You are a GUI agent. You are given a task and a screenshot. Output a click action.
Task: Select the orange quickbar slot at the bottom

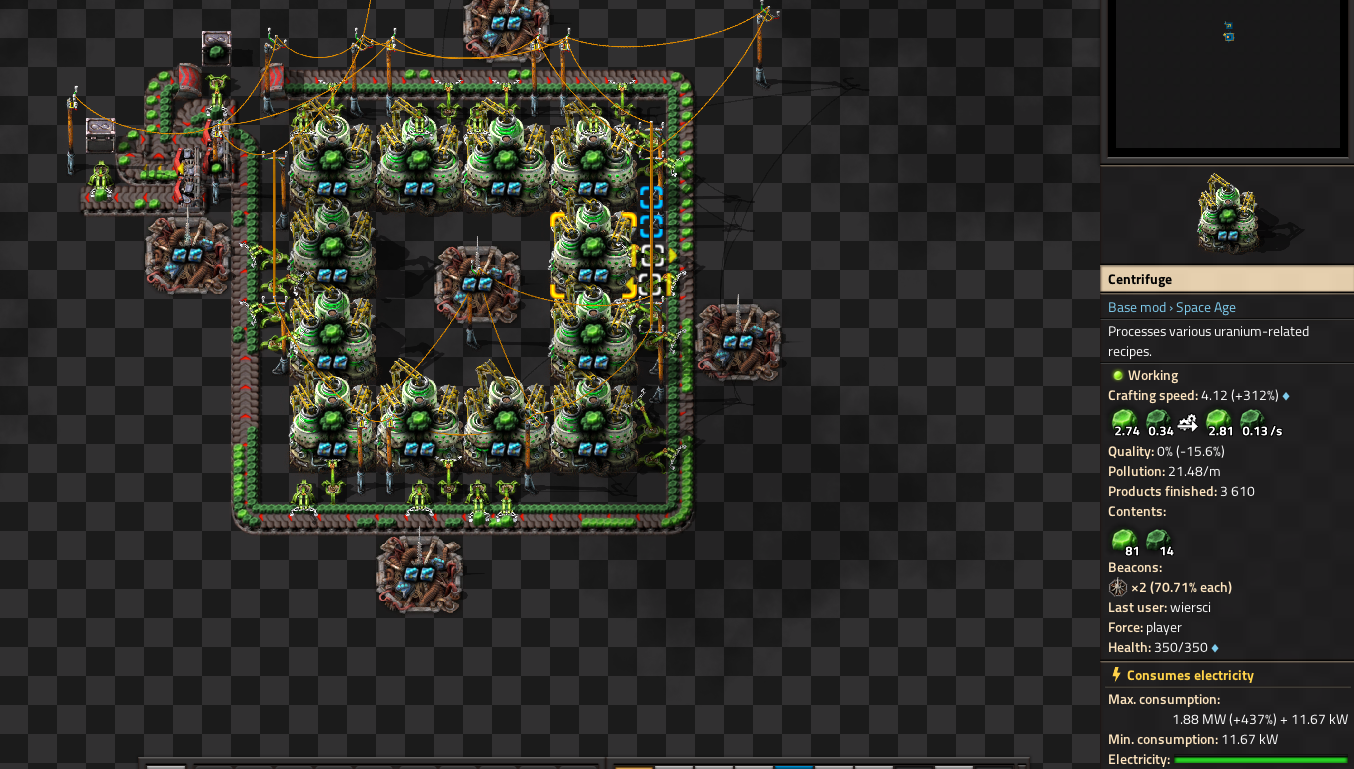click(632, 766)
